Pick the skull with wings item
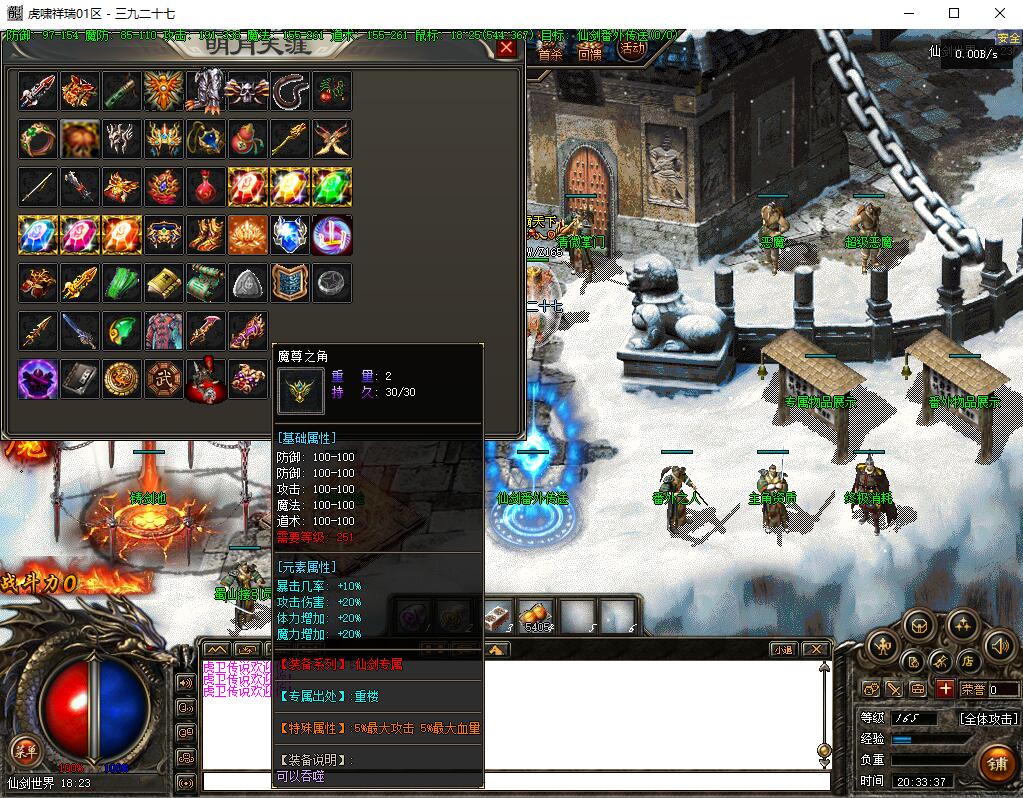 point(248,90)
